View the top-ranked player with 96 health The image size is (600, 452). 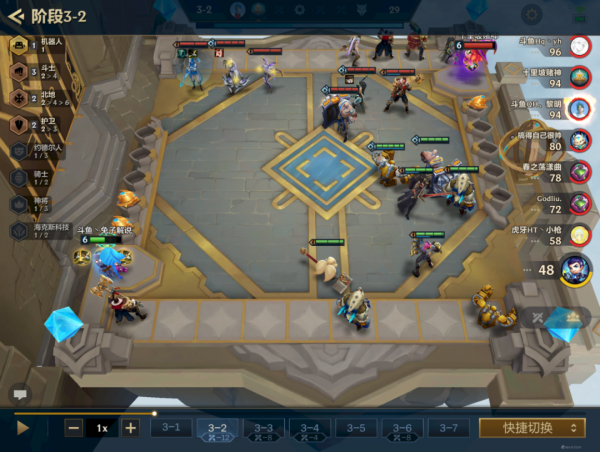click(x=579, y=46)
